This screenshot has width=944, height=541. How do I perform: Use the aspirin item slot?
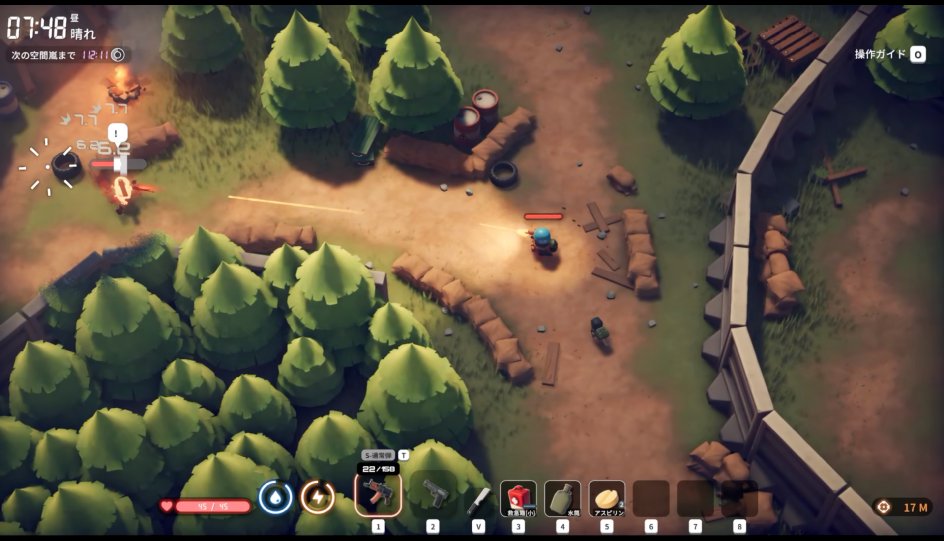click(x=606, y=497)
